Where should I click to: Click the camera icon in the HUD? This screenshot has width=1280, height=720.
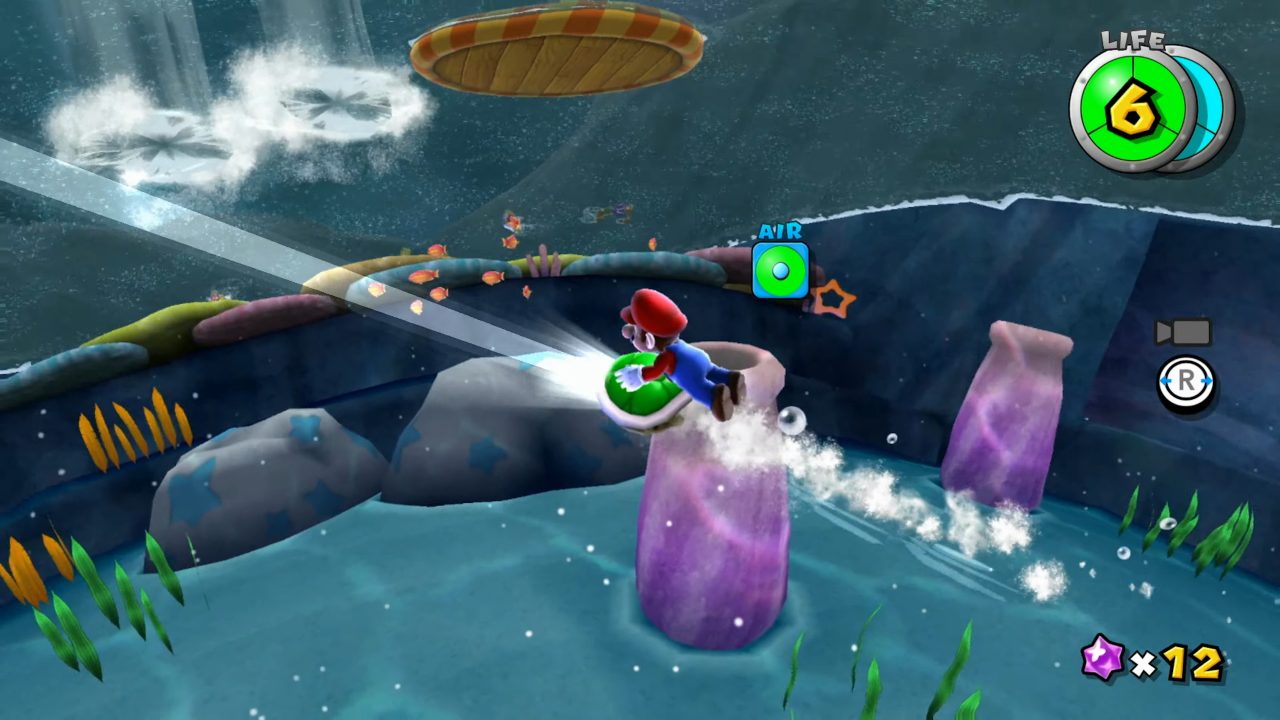click(x=1183, y=332)
